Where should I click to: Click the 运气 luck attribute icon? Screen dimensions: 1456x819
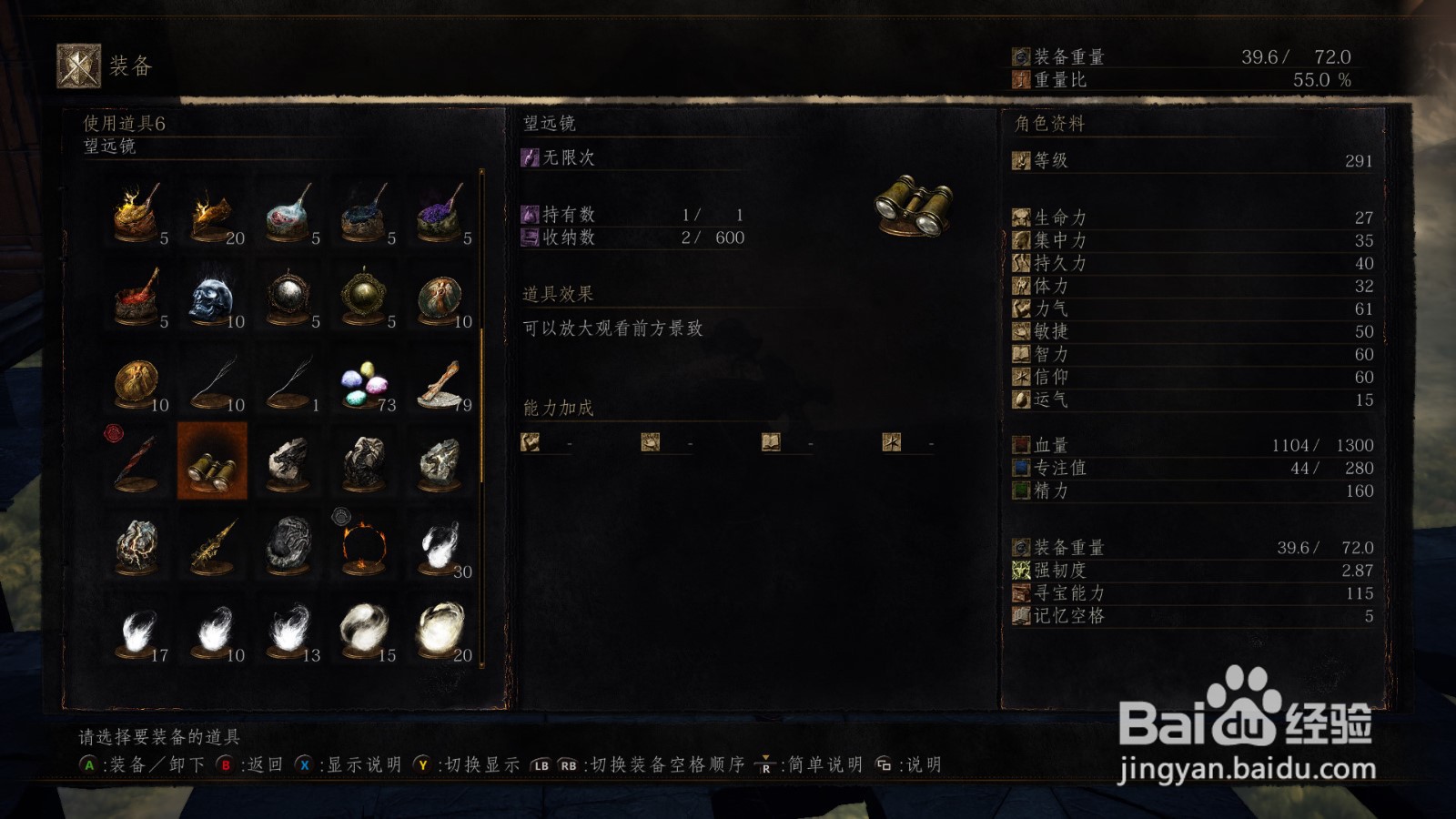(1023, 399)
